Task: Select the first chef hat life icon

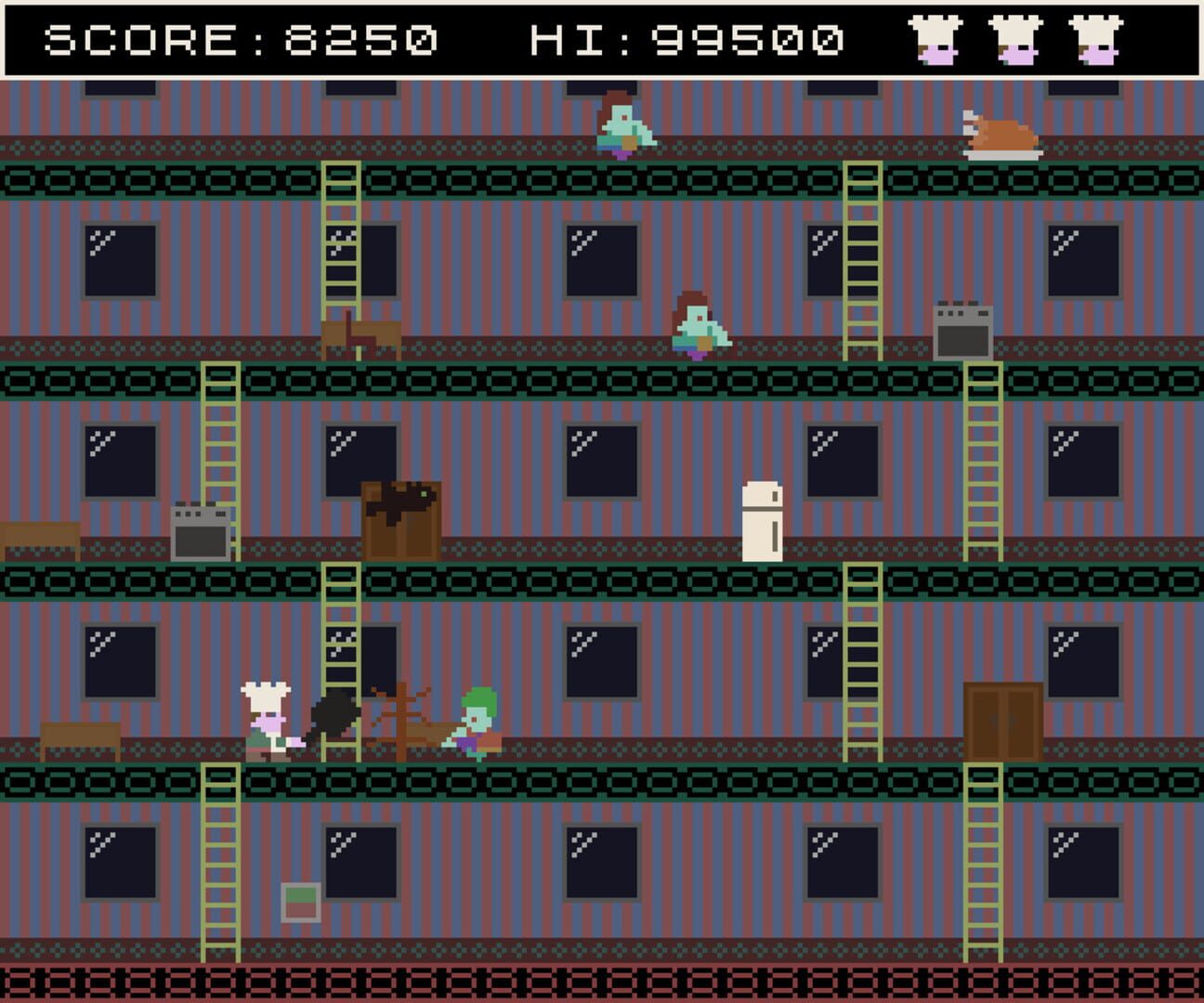Action: tap(935, 39)
